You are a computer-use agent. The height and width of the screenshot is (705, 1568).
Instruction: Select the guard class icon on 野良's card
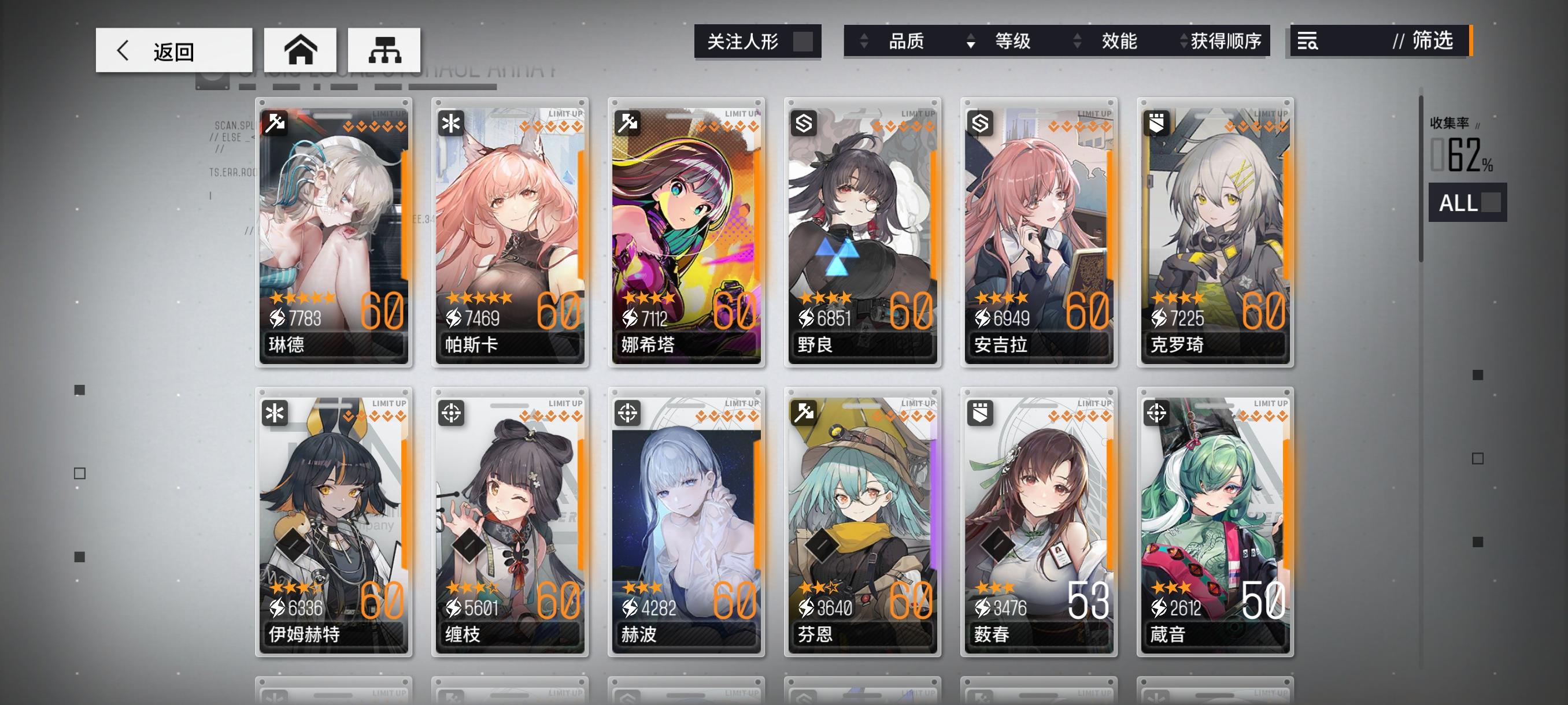click(805, 123)
